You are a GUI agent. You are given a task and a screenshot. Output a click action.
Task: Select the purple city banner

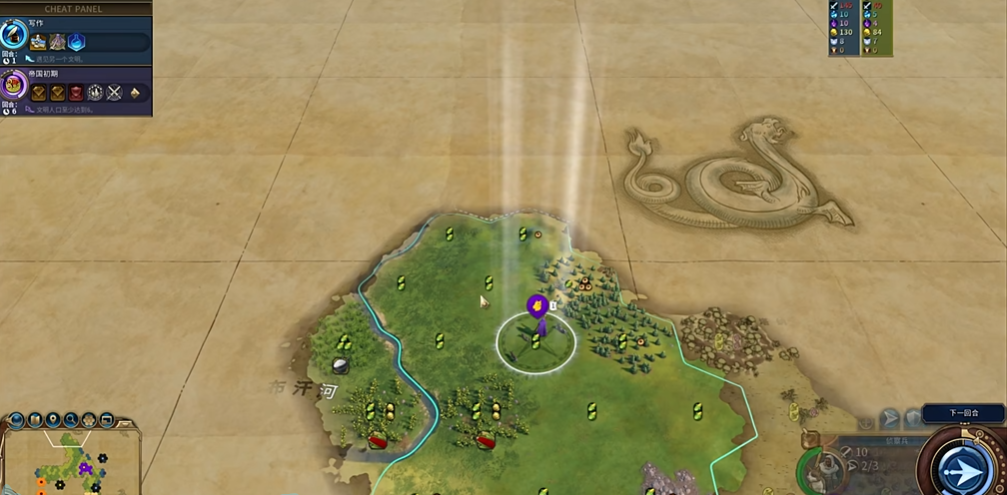click(537, 304)
